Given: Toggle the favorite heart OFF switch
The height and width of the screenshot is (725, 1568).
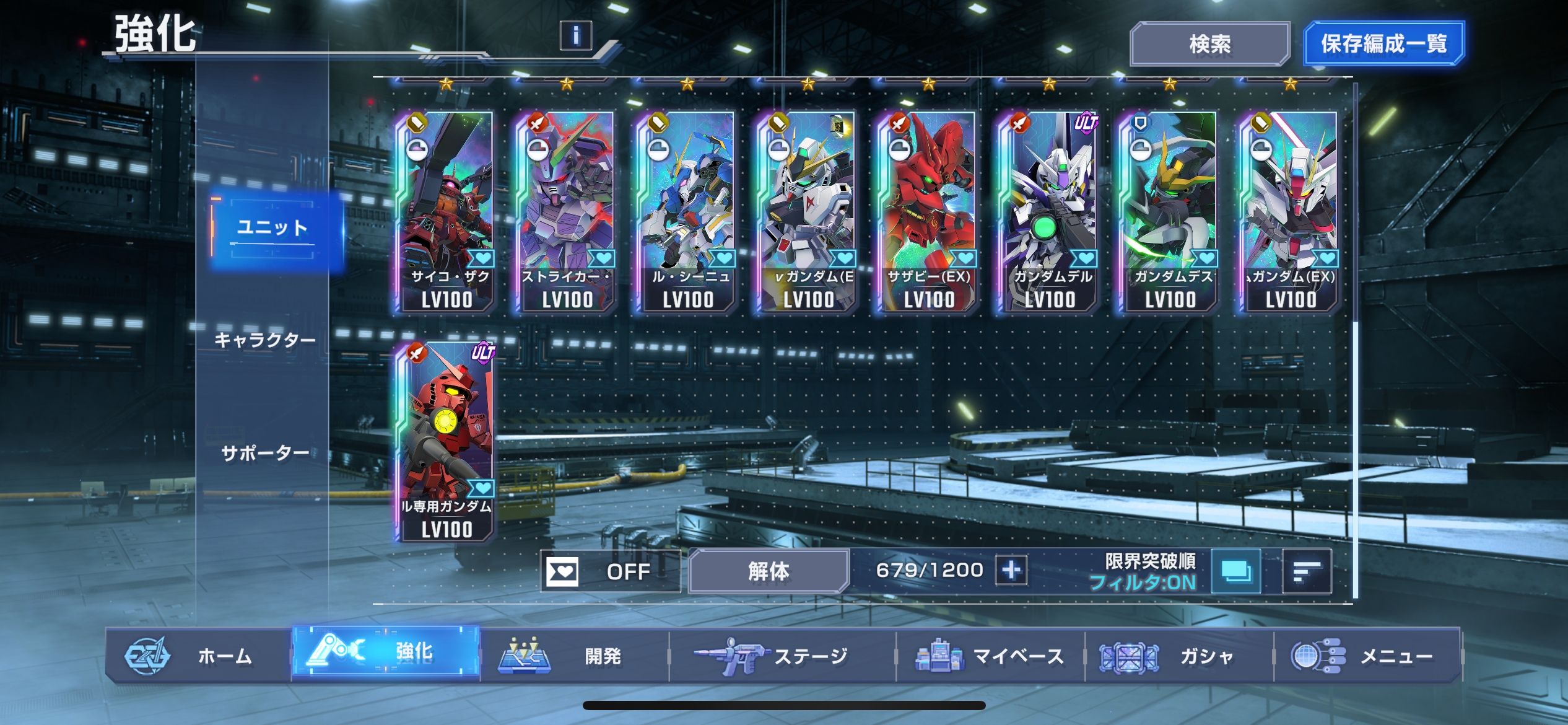Looking at the screenshot, I should 609,571.
